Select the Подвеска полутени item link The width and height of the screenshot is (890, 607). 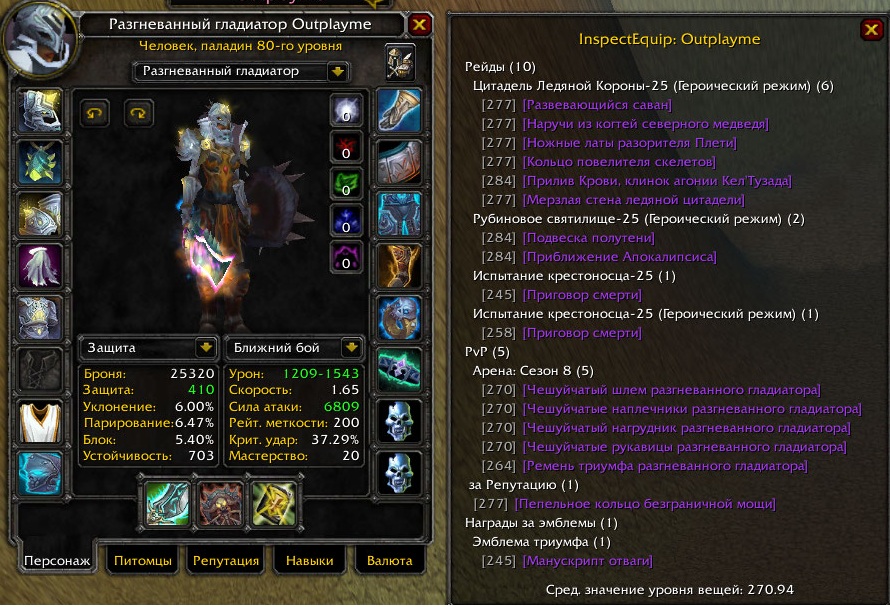coord(588,238)
